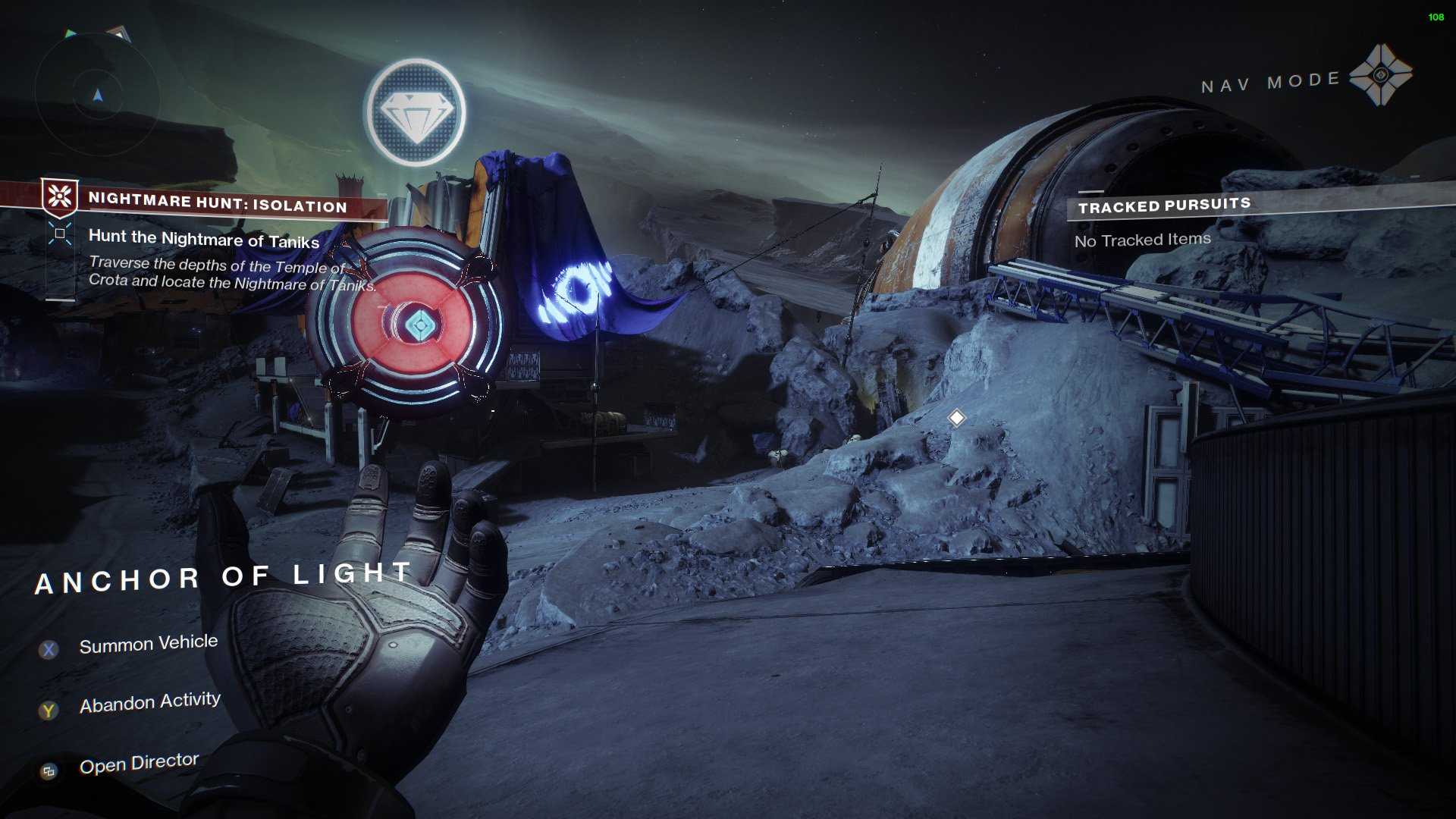Open Director from the Ghost menu
This screenshot has width=1456, height=819.
pyautogui.click(x=139, y=763)
